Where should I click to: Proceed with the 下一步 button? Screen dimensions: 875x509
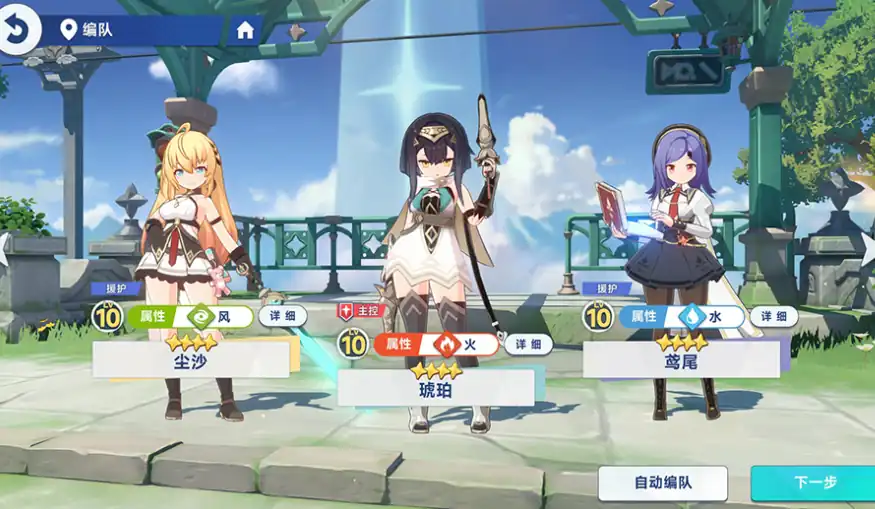(813, 483)
